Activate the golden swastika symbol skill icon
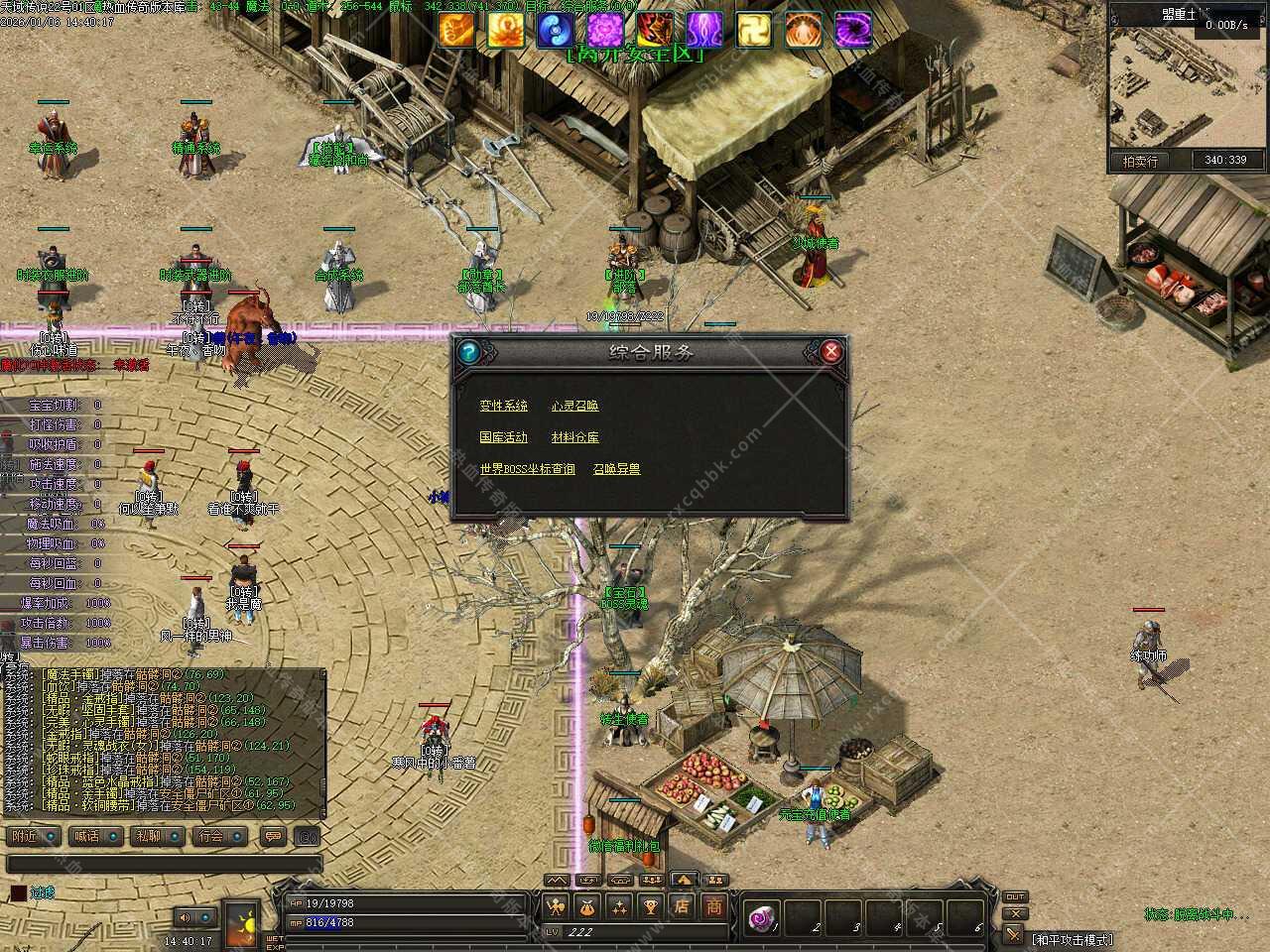Image resolution: width=1270 pixels, height=952 pixels. click(753, 31)
